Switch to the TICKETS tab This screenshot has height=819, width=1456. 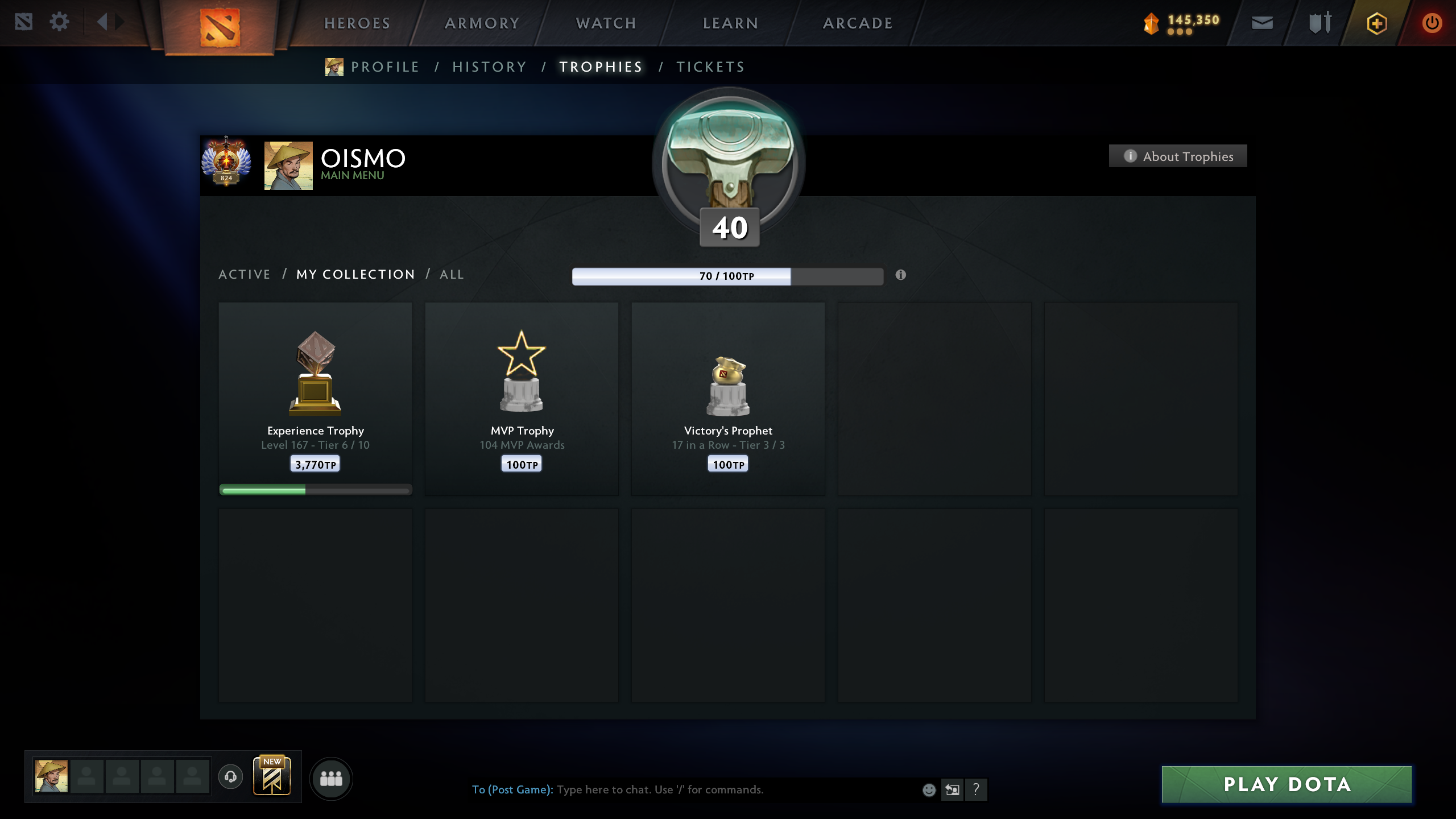pos(710,67)
